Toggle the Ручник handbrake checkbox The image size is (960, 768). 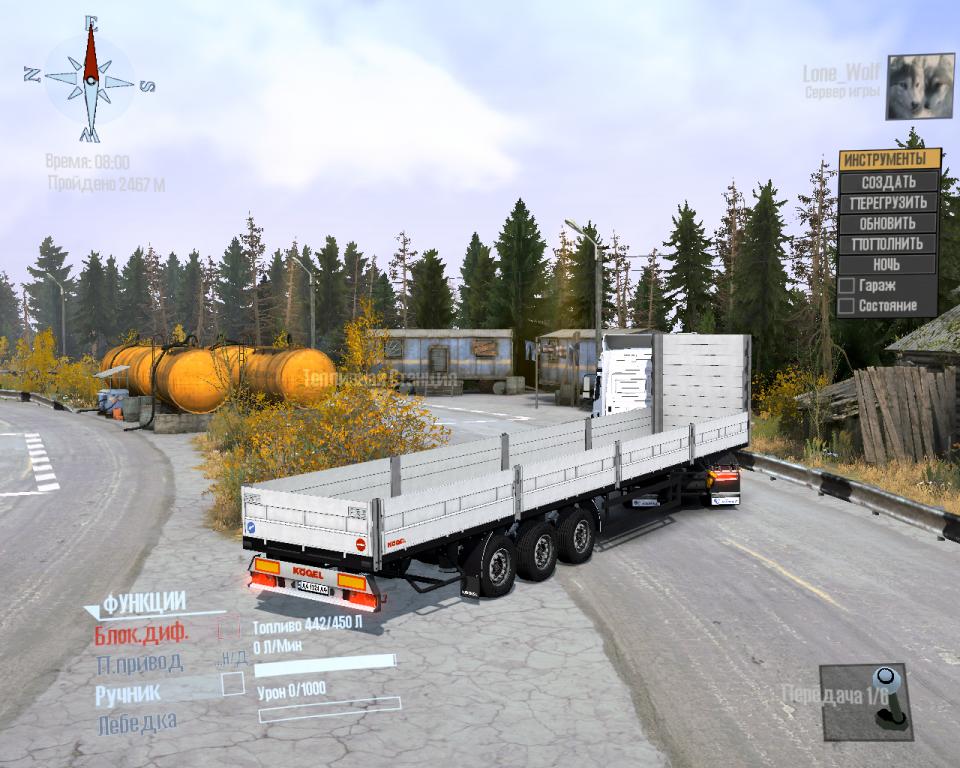pos(232,684)
